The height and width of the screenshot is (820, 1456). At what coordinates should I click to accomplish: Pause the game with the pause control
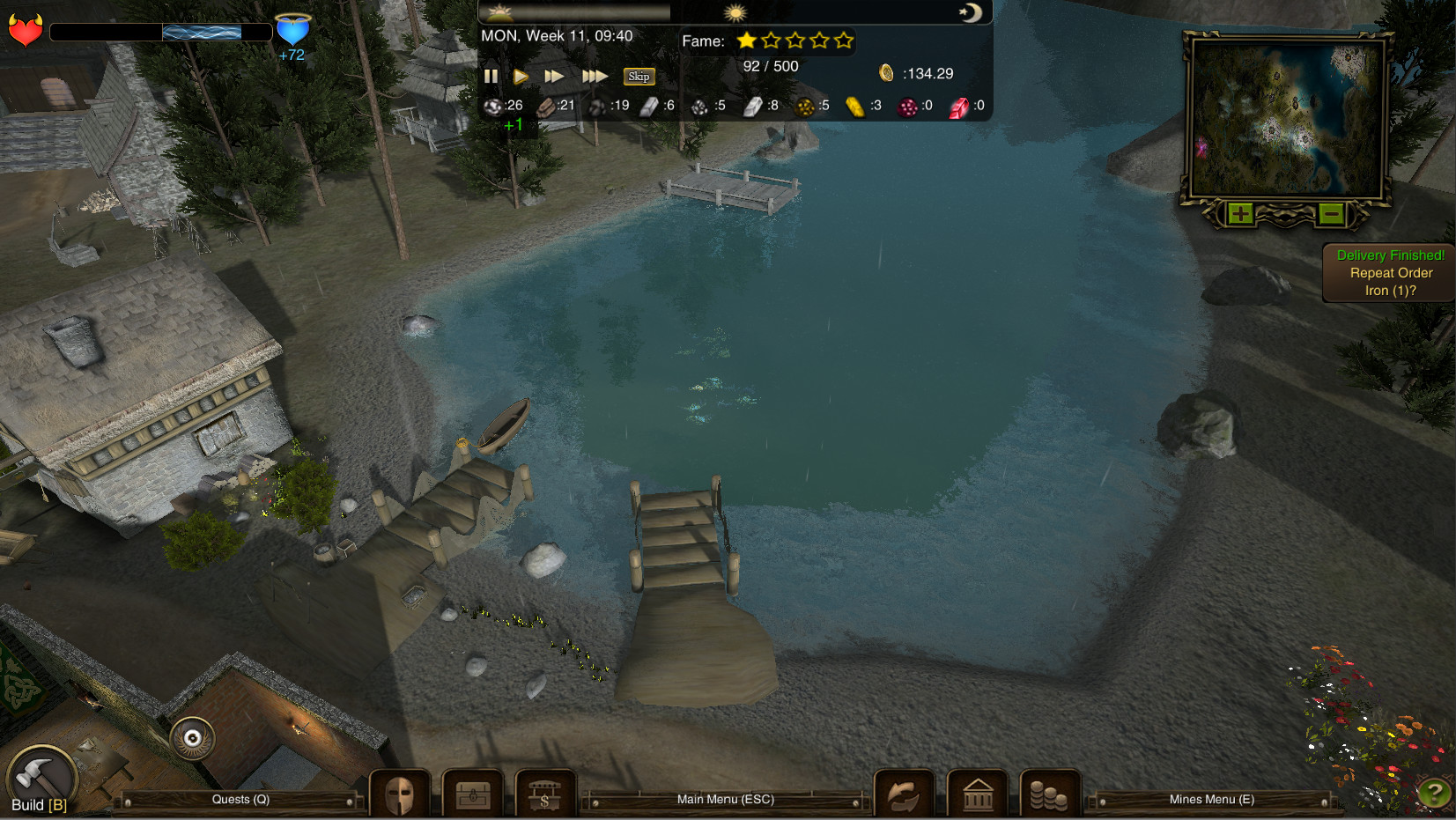[x=491, y=76]
